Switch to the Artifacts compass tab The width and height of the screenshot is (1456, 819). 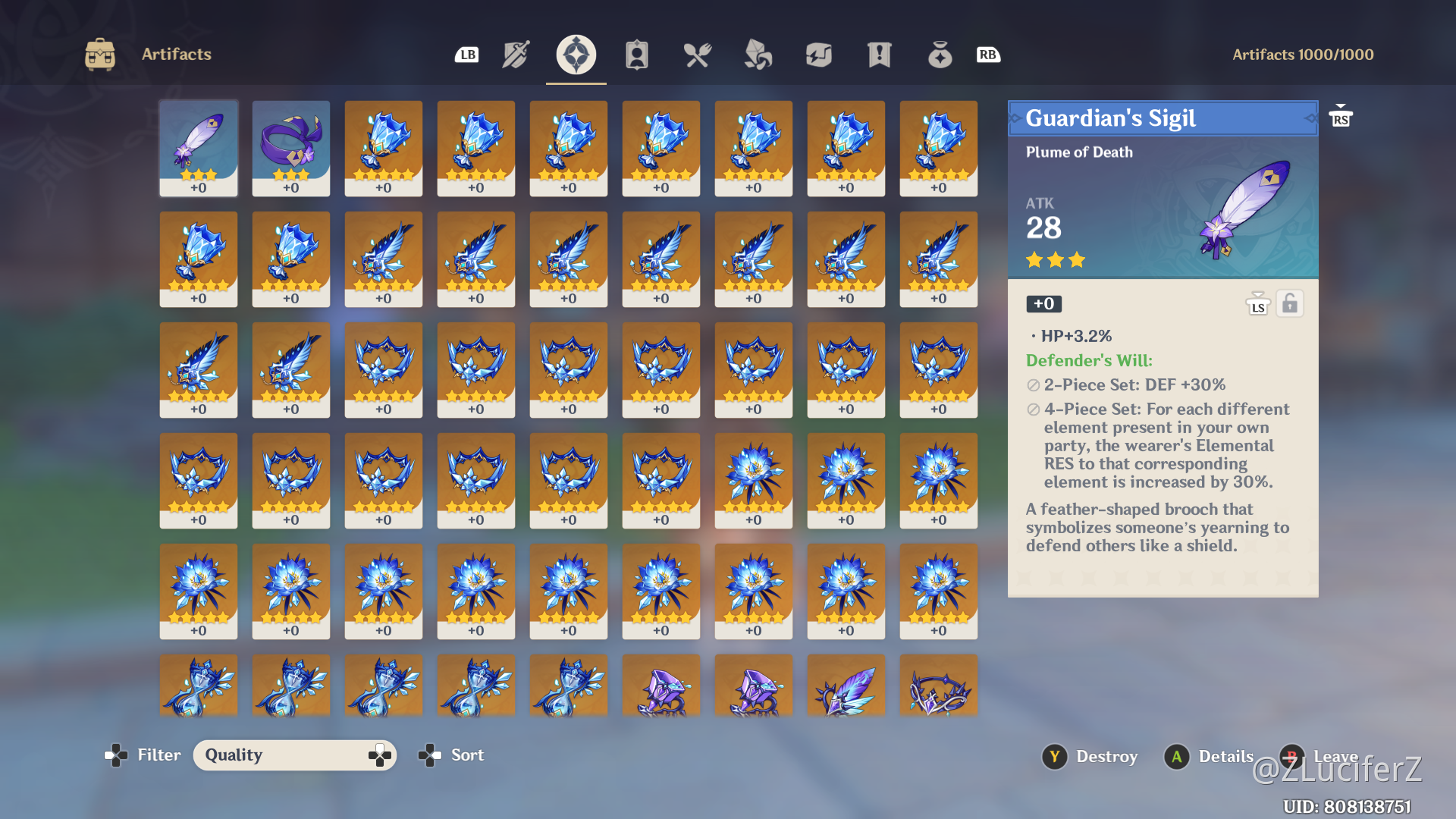(x=576, y=54)
